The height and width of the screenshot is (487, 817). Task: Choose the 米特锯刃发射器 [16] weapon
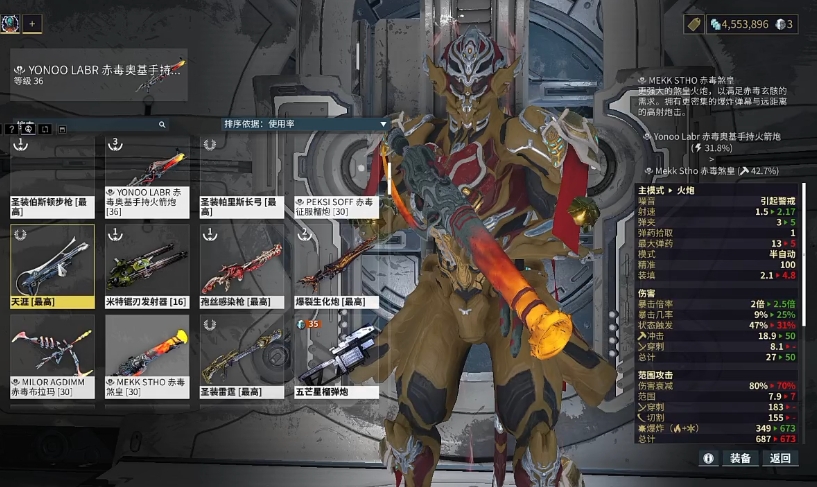click(147, 268)
